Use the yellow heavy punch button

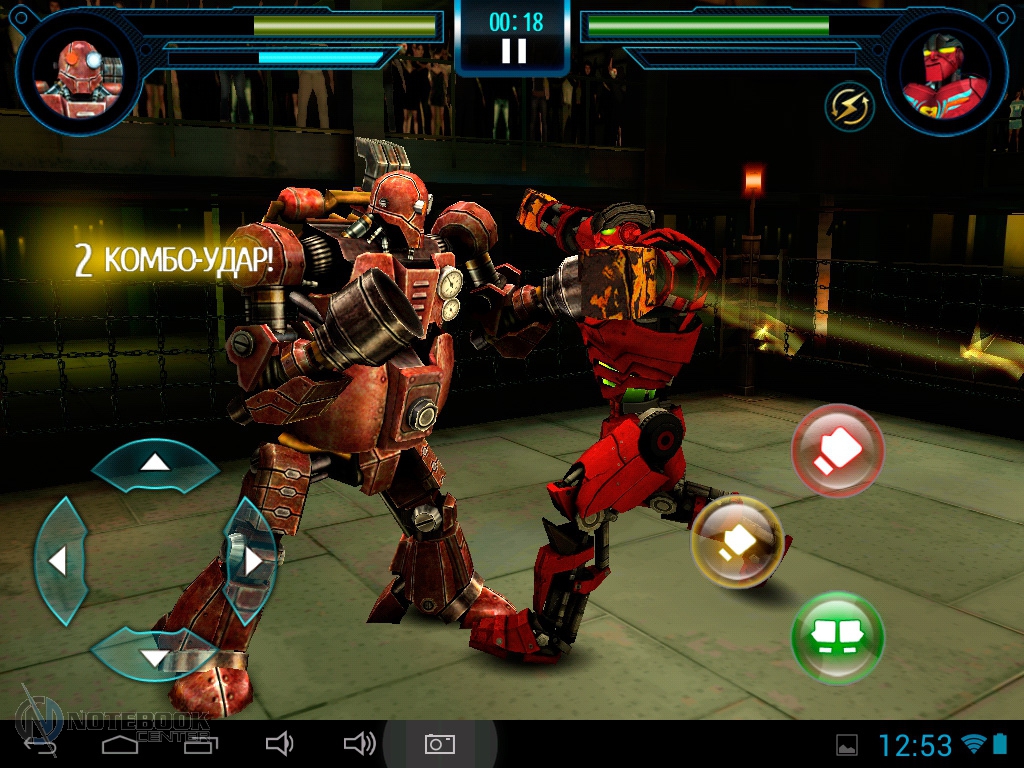[x=738, y=541]
